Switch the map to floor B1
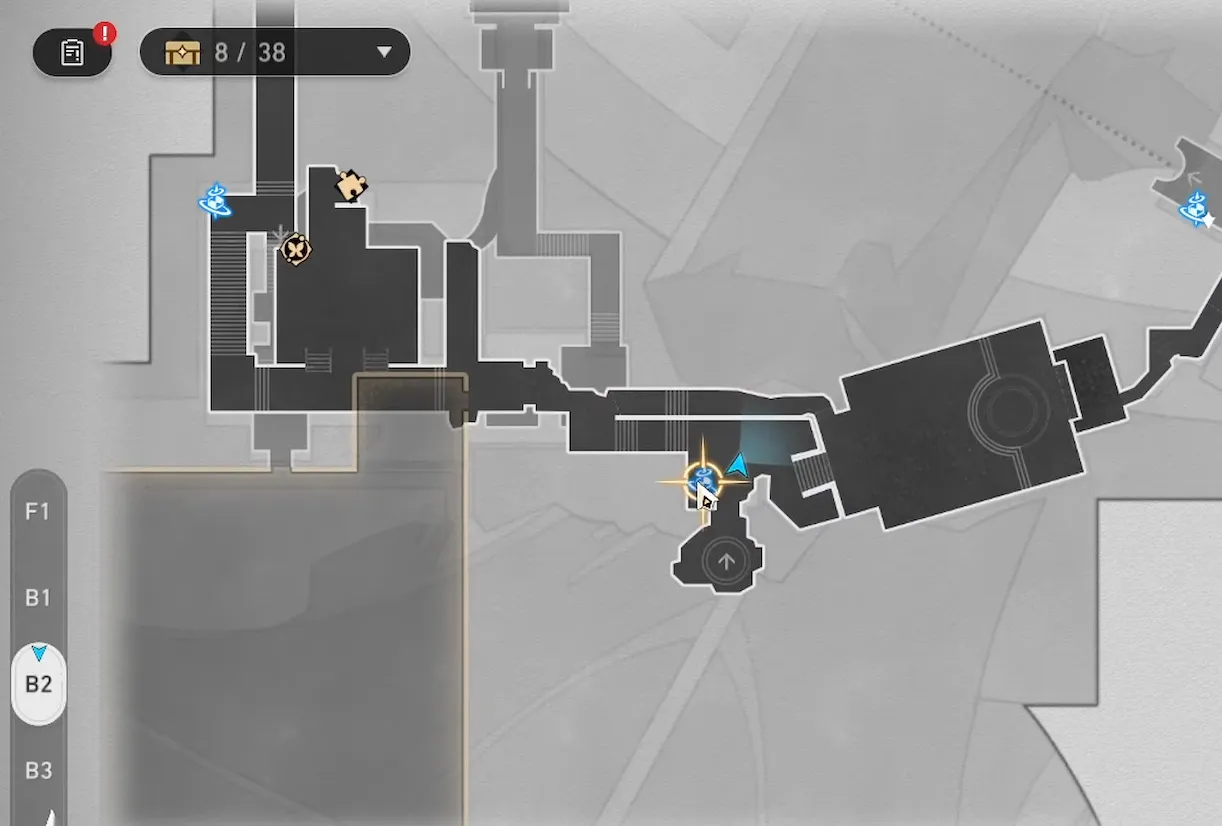This screenshot has width=1222, height=826. [x=38, y=598]
